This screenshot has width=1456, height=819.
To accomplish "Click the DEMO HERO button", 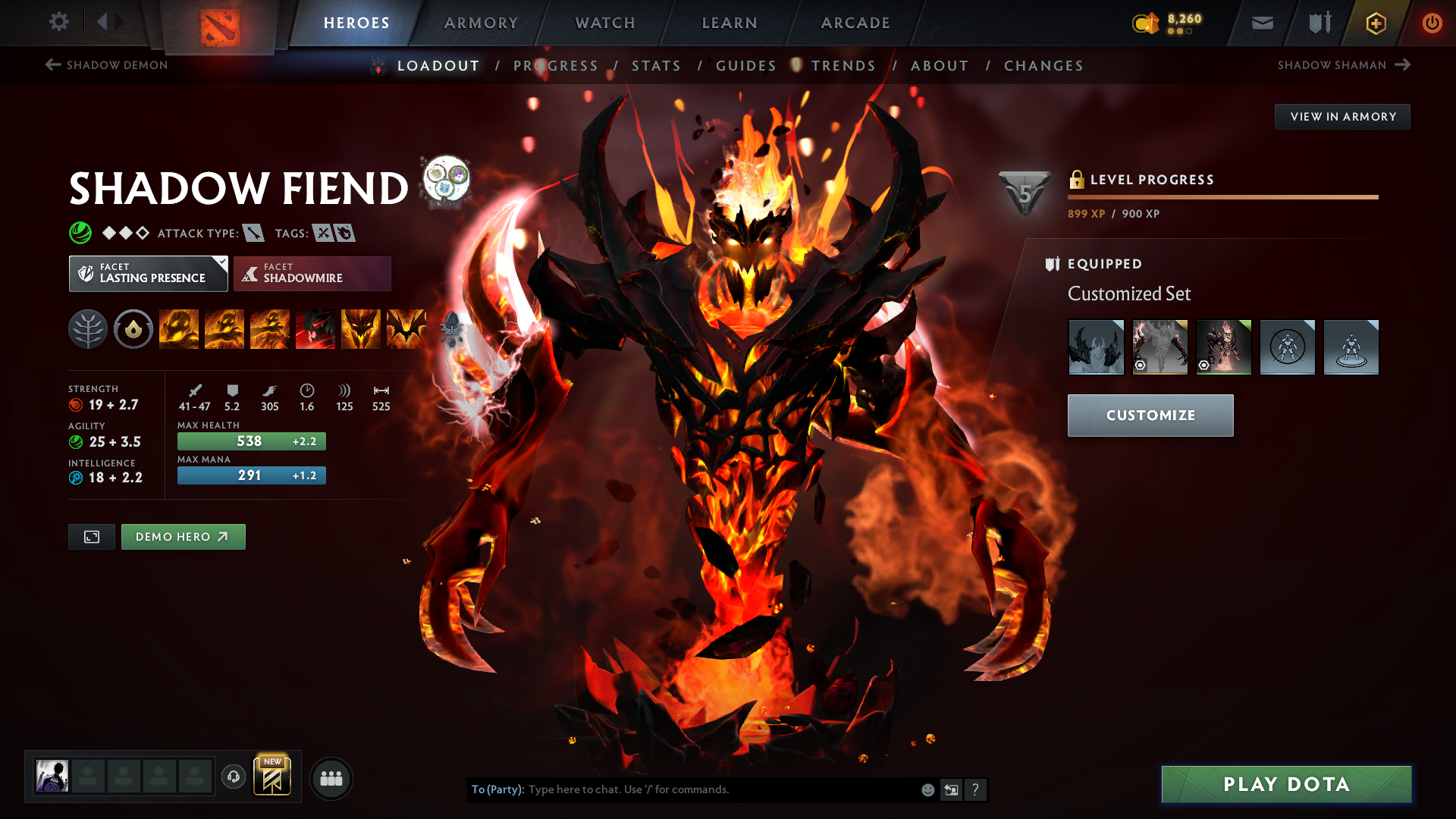I will [x=183, y=536].
